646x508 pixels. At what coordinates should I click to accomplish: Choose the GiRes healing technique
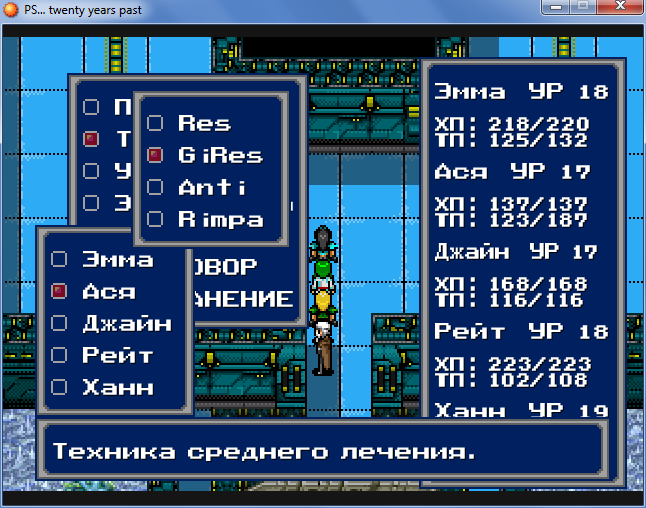[x=219, y=156]
